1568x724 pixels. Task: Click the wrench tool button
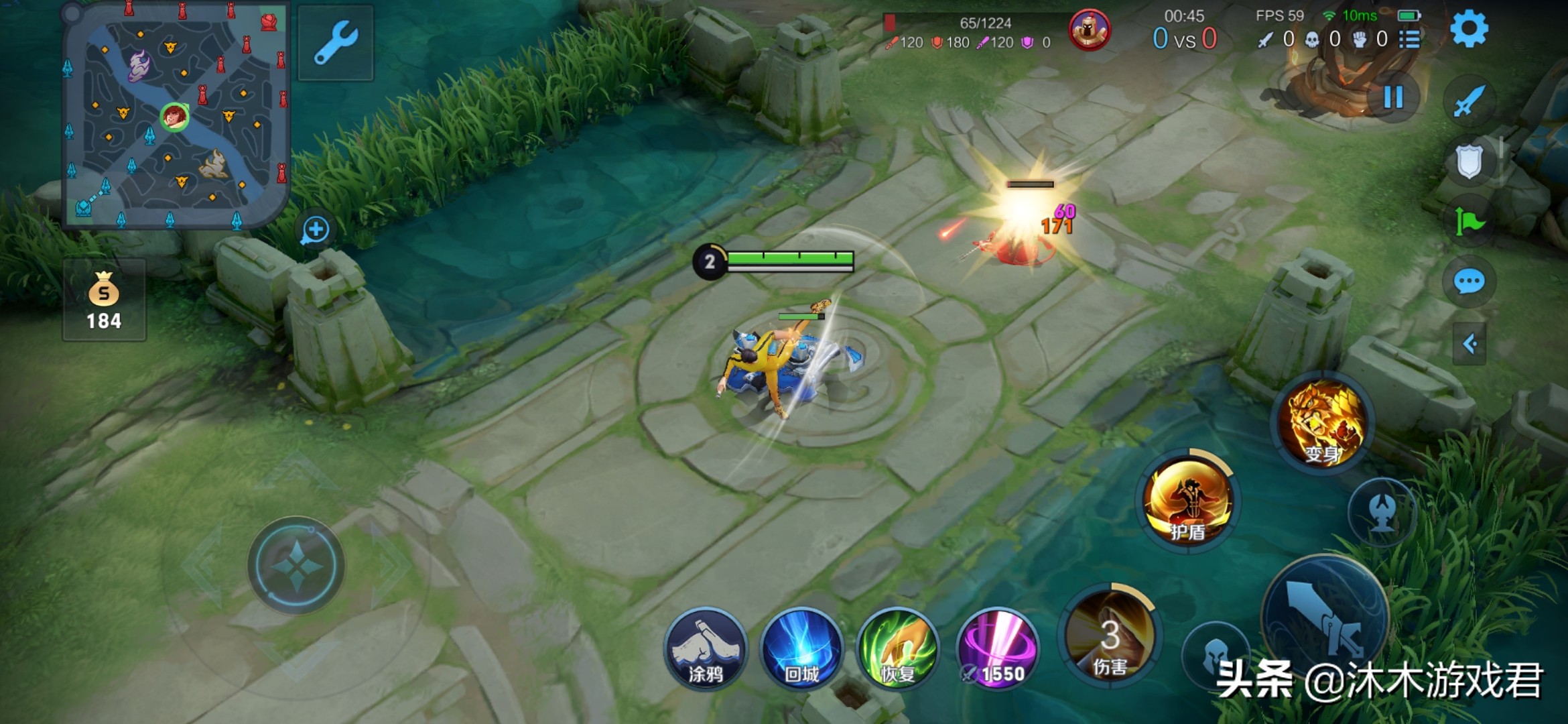point(336,43)
